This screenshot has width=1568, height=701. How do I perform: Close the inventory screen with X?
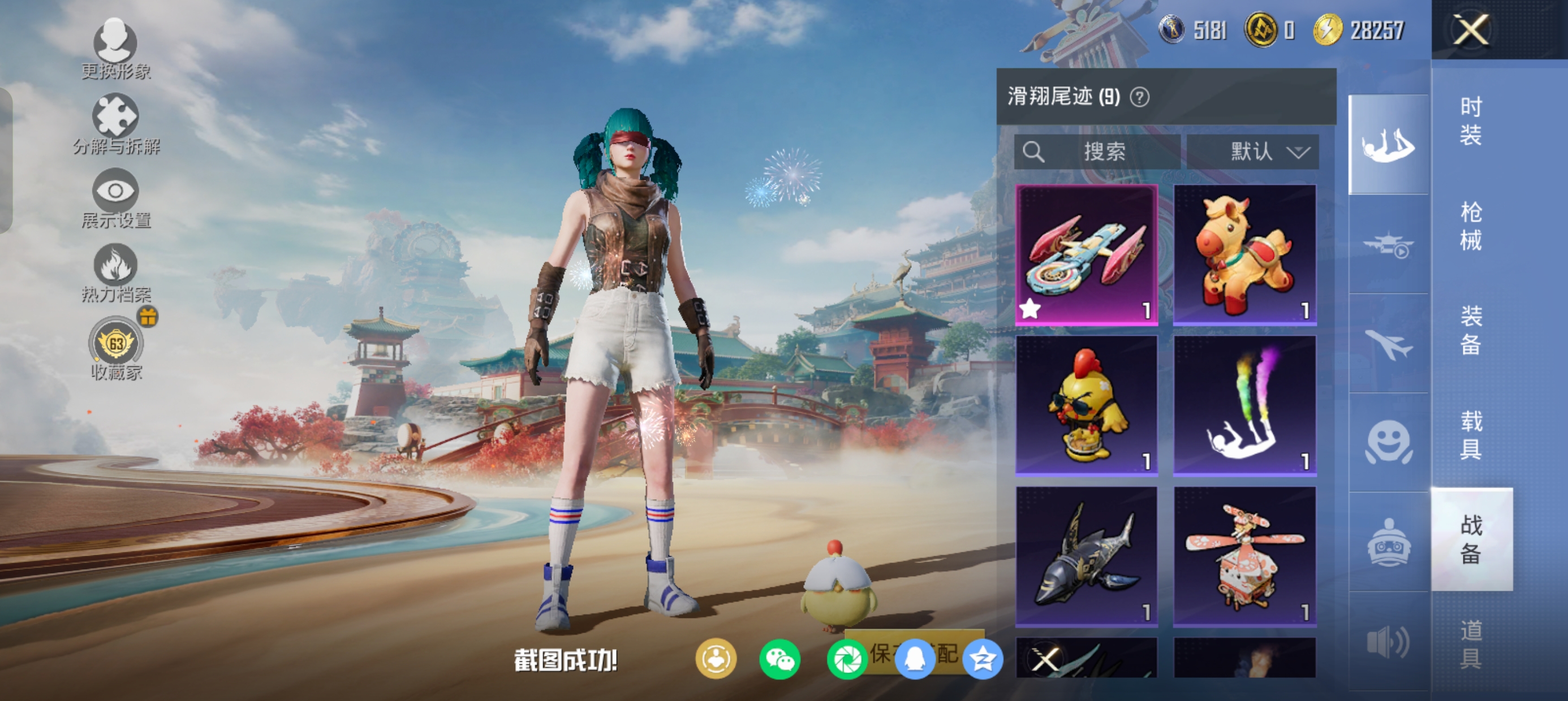(1471, 29)
